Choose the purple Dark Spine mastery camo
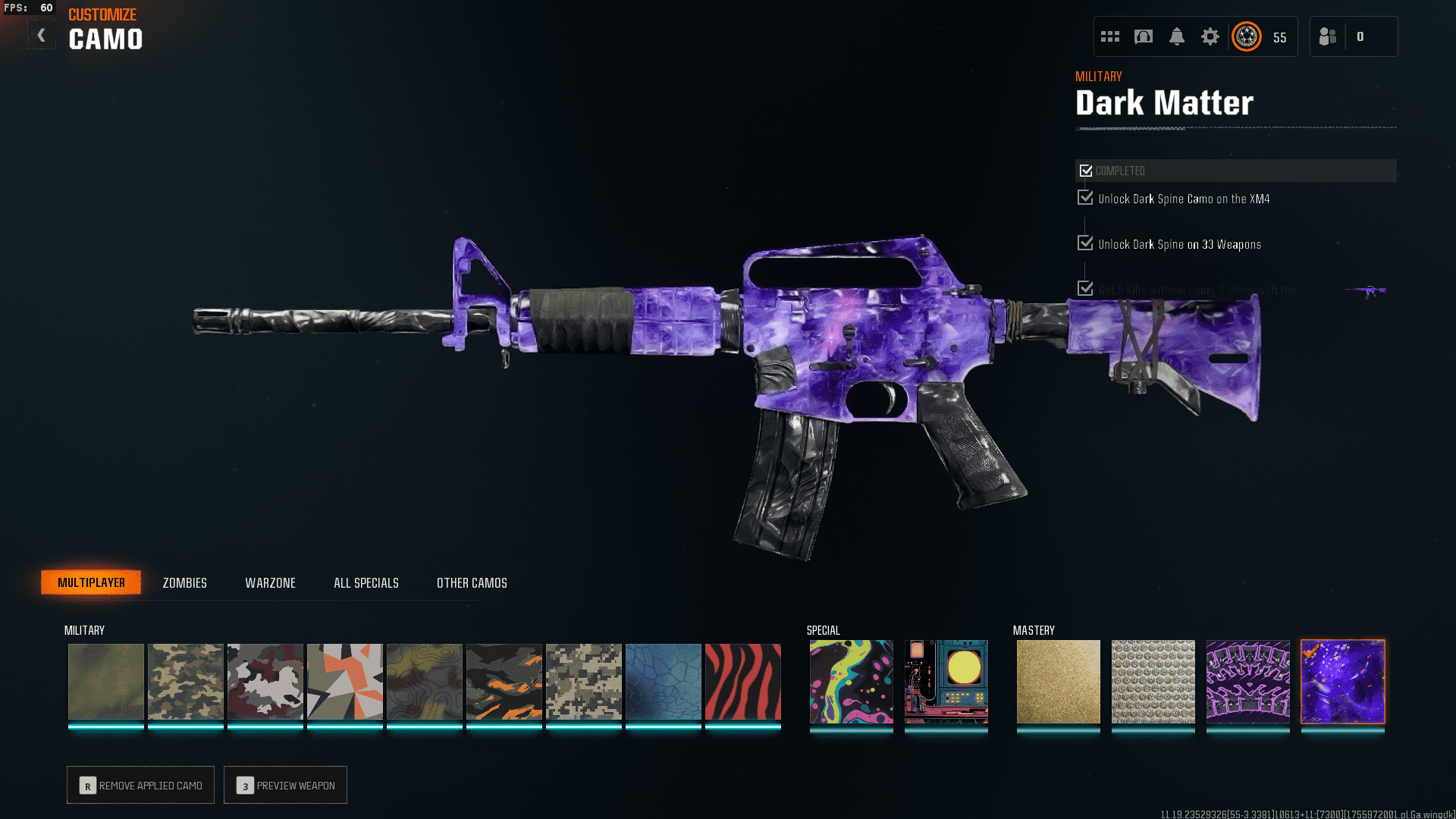The width and height of the screenshot is (1456, 819). (x=1247, y=681)
